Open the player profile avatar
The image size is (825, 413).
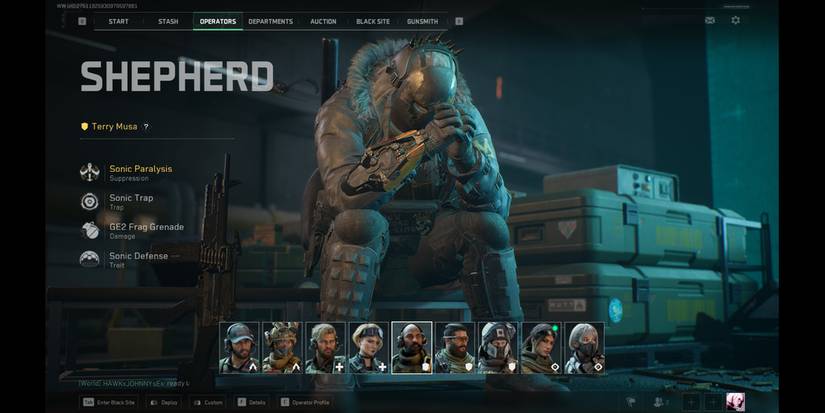pos(735,401)
